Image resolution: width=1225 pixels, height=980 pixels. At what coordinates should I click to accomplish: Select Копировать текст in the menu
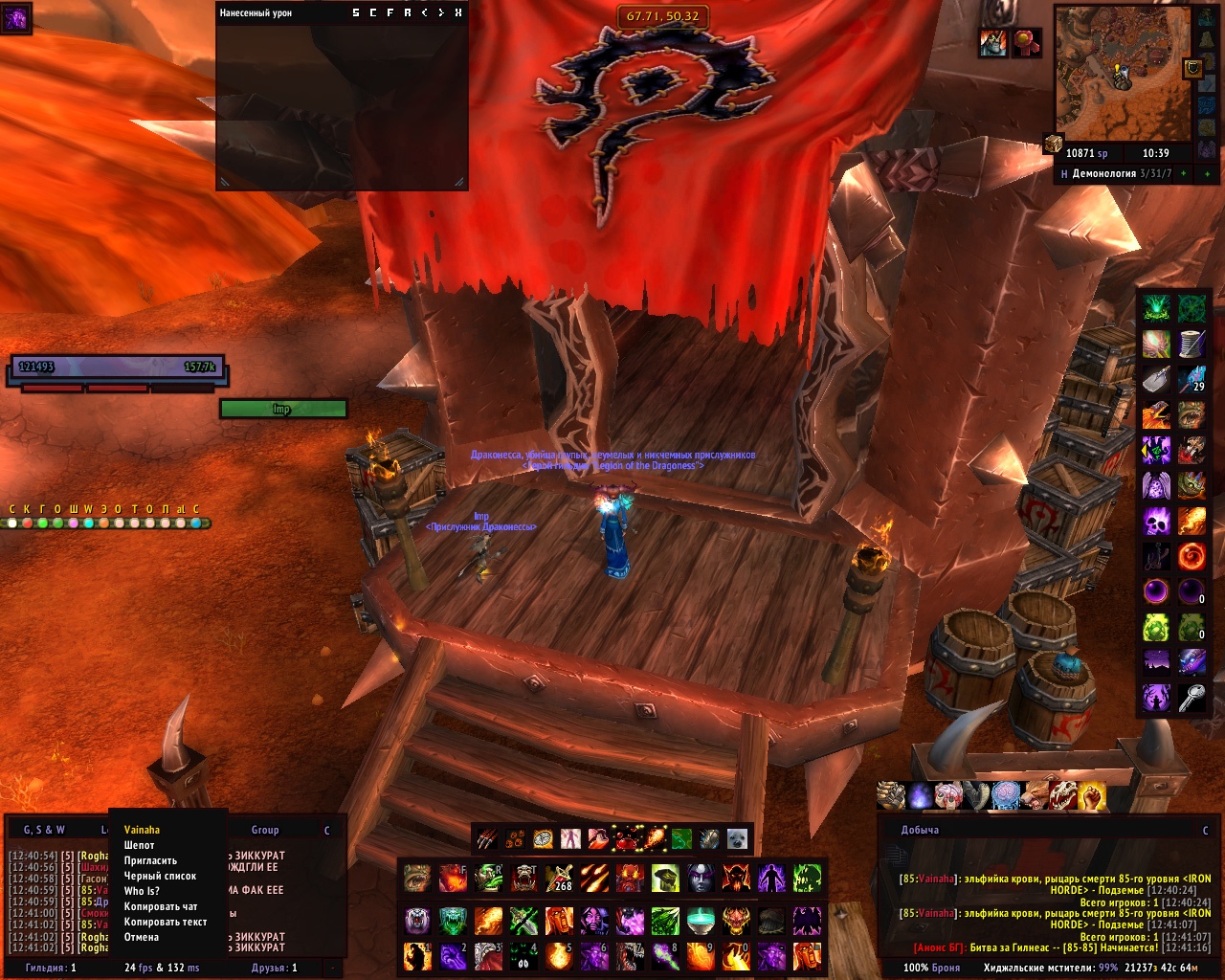coord(166,922)
